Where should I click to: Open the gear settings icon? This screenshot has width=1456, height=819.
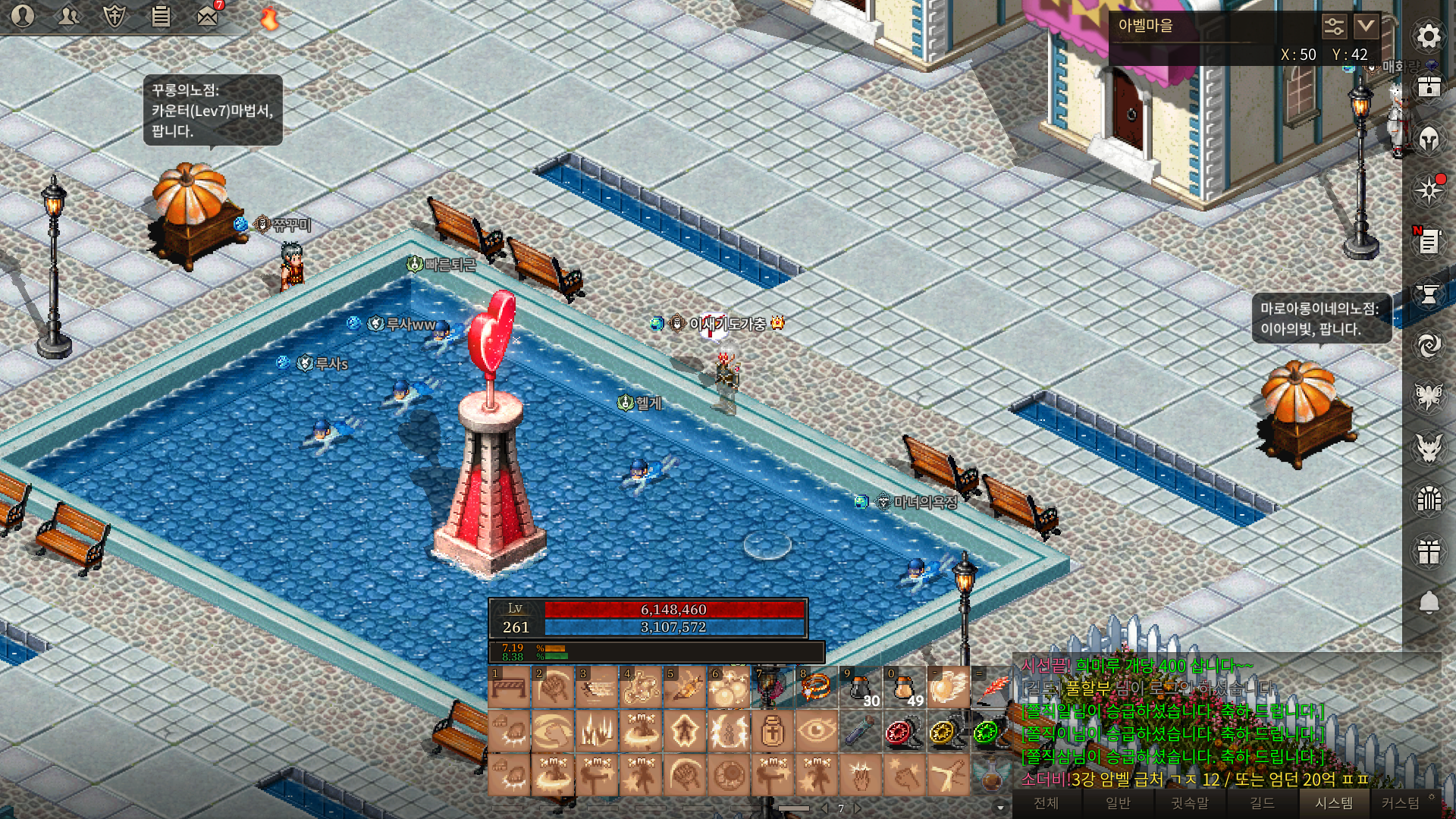click(1429, 36)
